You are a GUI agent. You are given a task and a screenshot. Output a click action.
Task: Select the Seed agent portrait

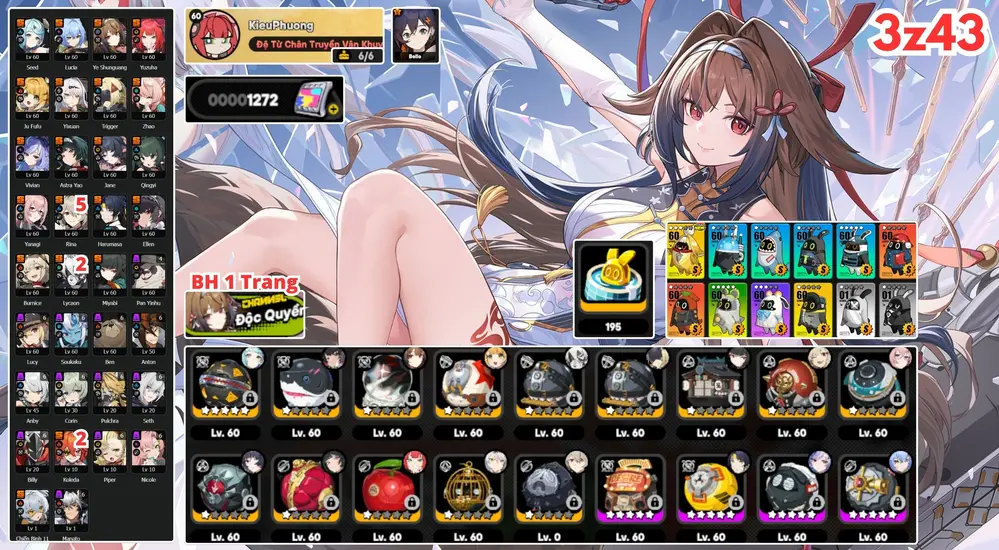tap(33, 37)
